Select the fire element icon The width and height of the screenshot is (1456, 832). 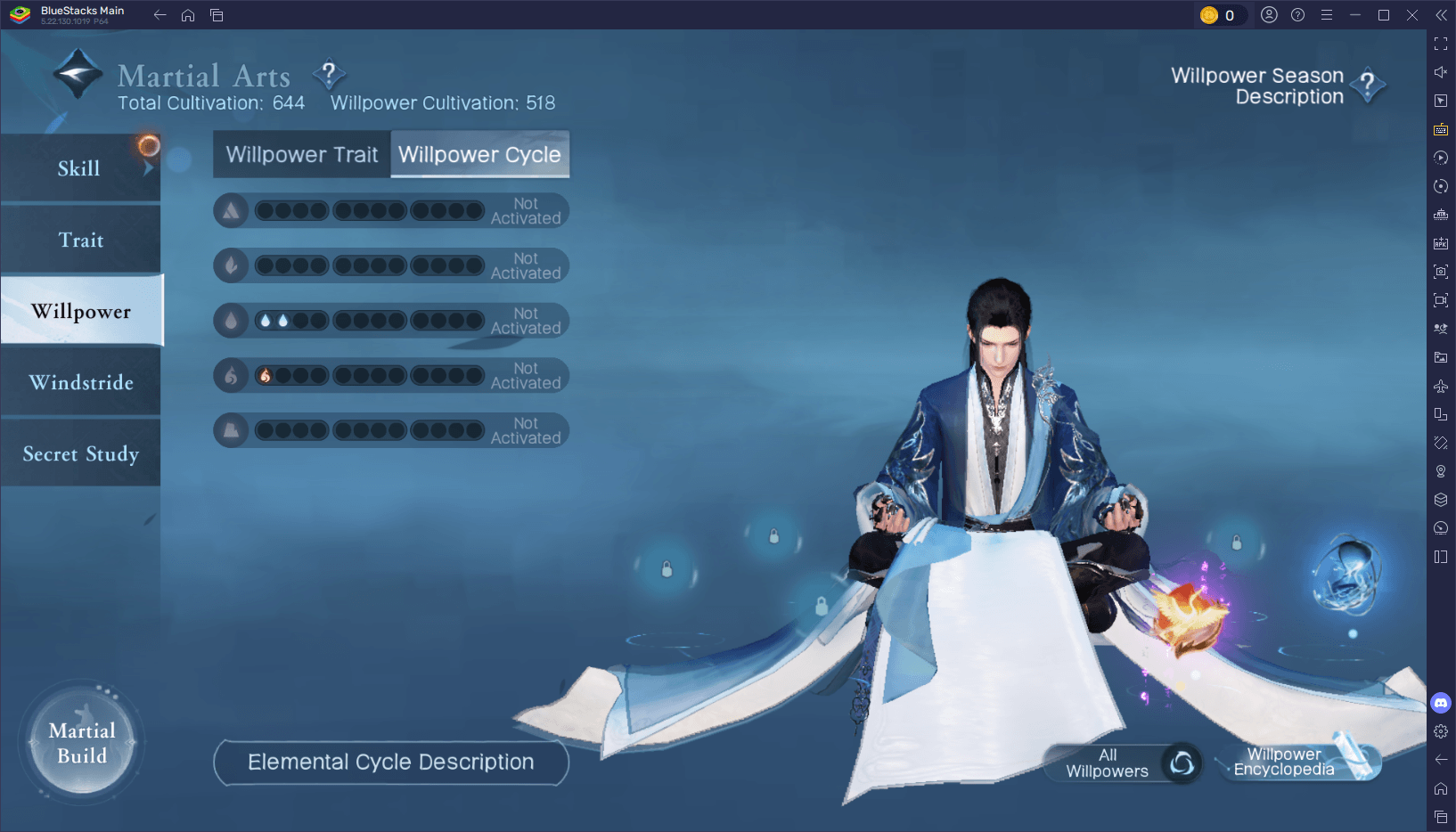tap(231, 375)
